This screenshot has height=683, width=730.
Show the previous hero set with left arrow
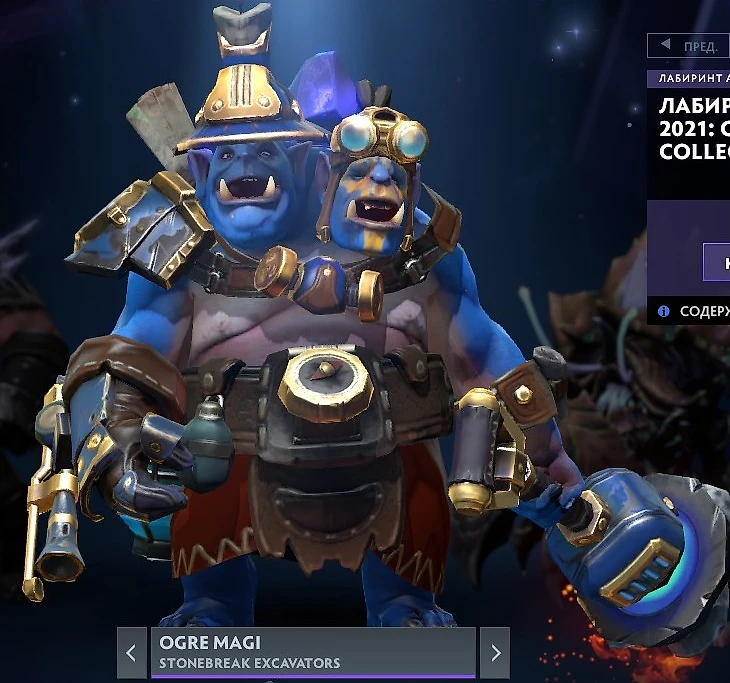coord(132,653)
